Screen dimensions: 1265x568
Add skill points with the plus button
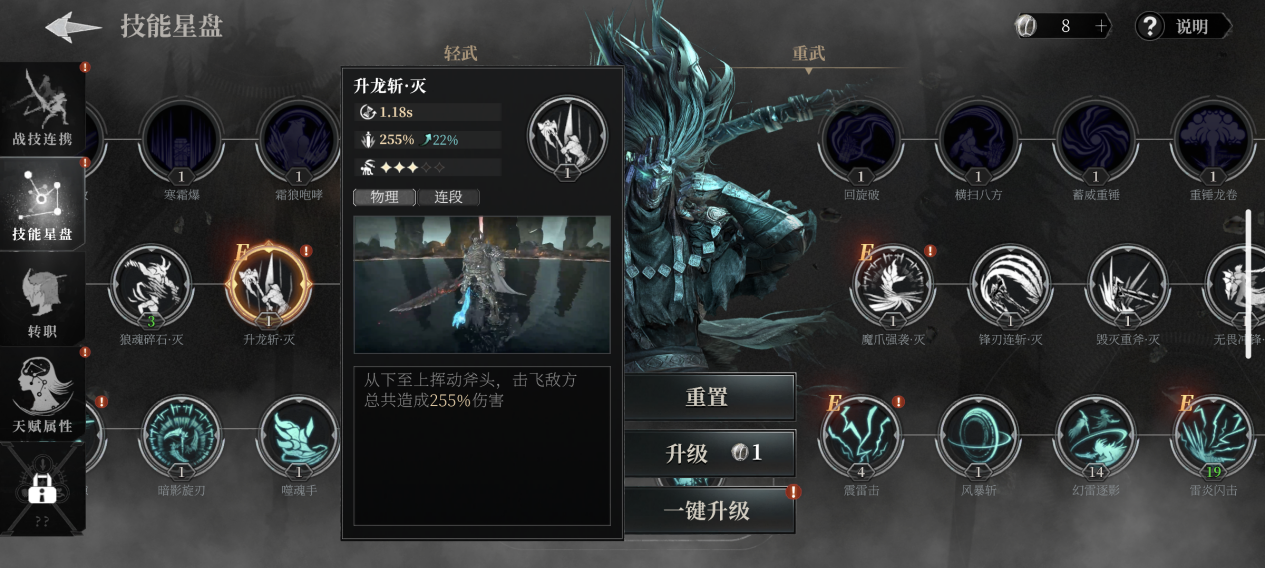[1100, 27]
